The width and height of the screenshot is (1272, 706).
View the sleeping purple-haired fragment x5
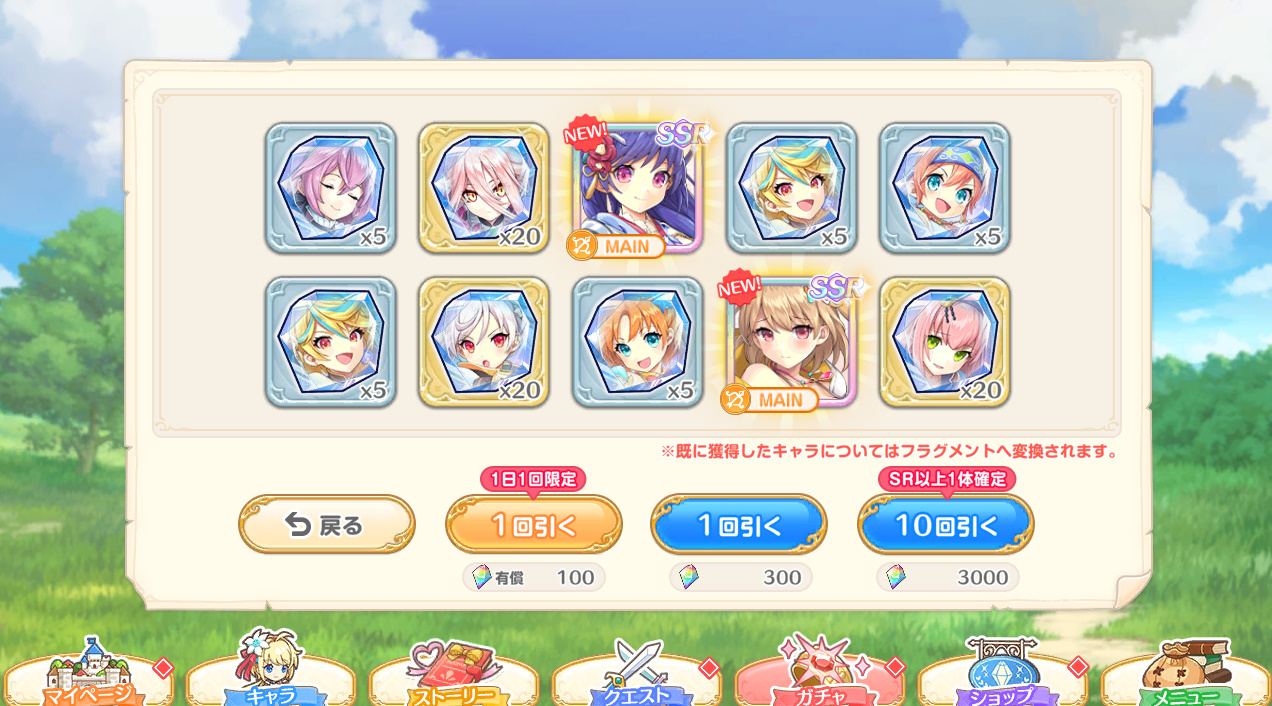coord(330,188)
